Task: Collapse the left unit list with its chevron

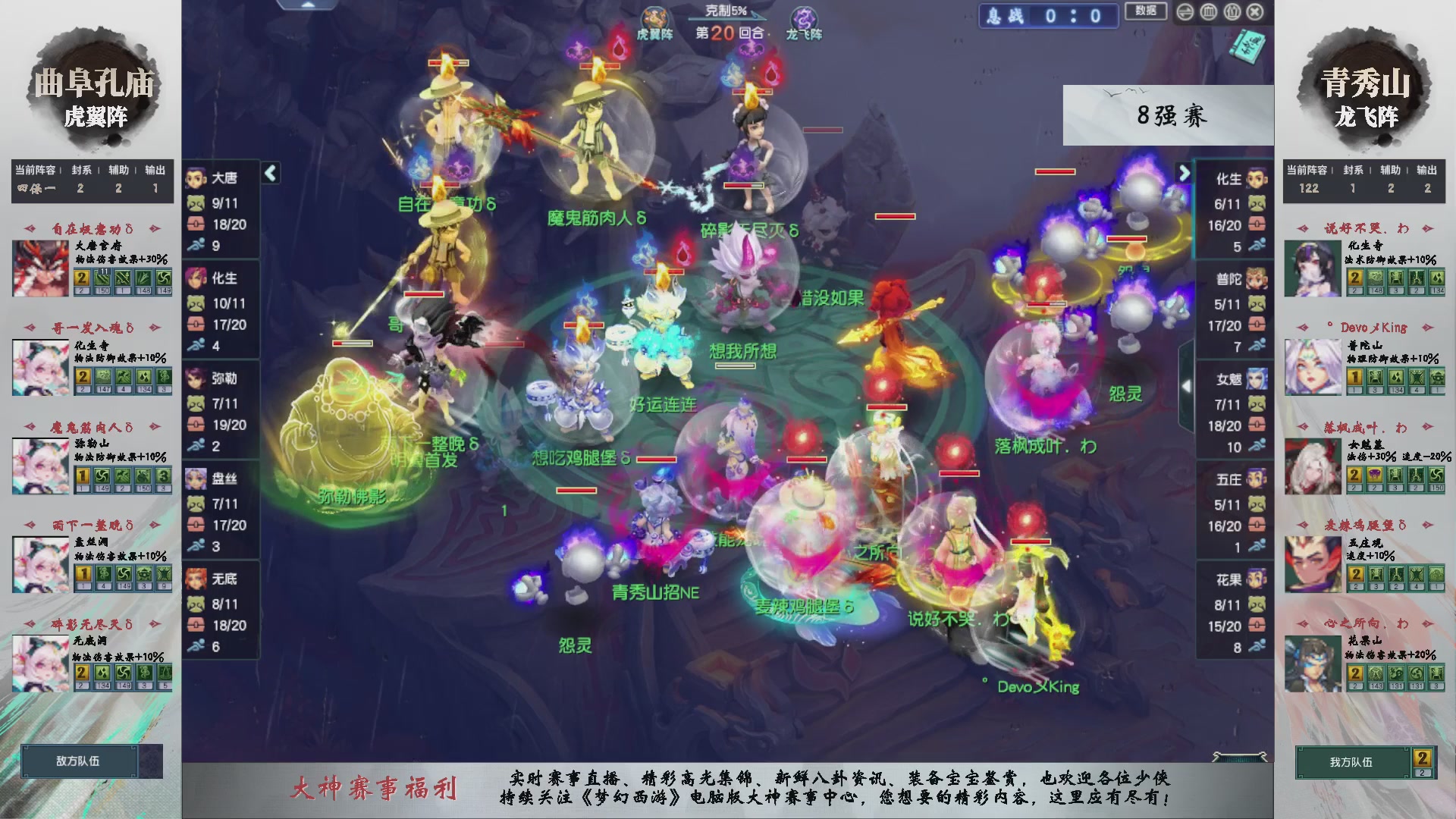Action: coord(270,173)
